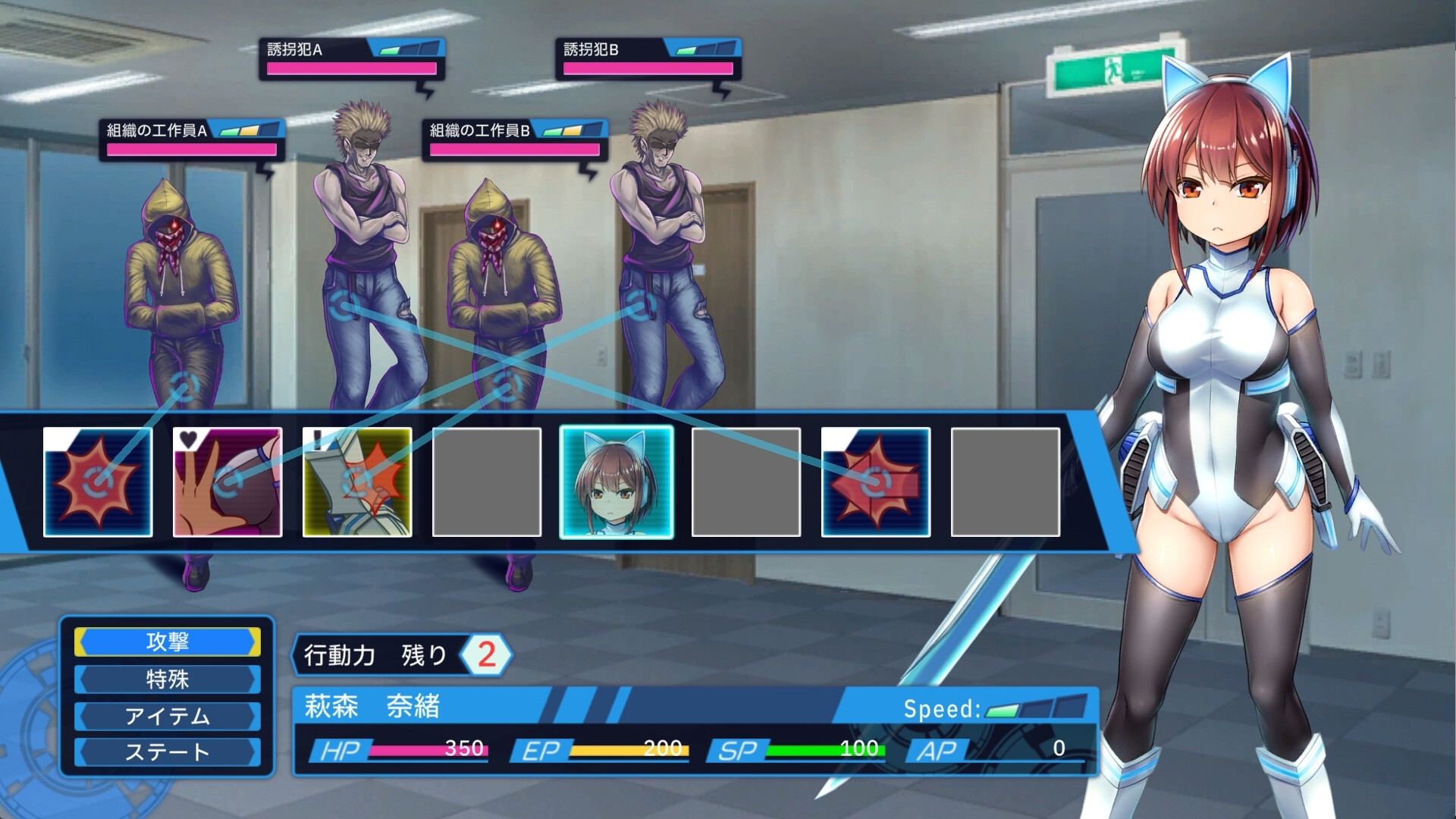The image size is (1456, 819).
Task: Target enemy 組織の工作員B nameplate
Action: point(515,140)
